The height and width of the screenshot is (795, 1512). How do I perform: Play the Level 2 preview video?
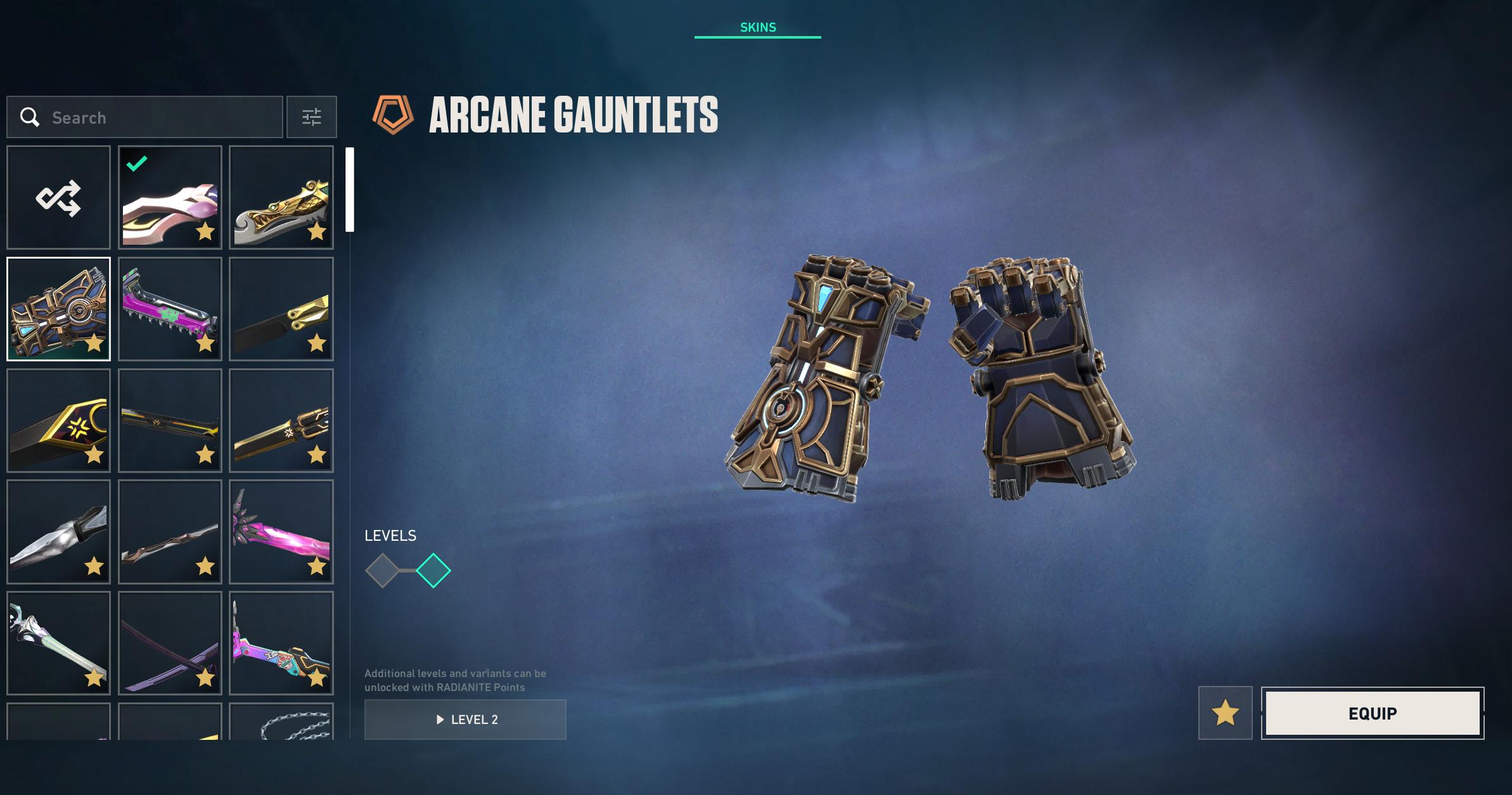point(465,720)
